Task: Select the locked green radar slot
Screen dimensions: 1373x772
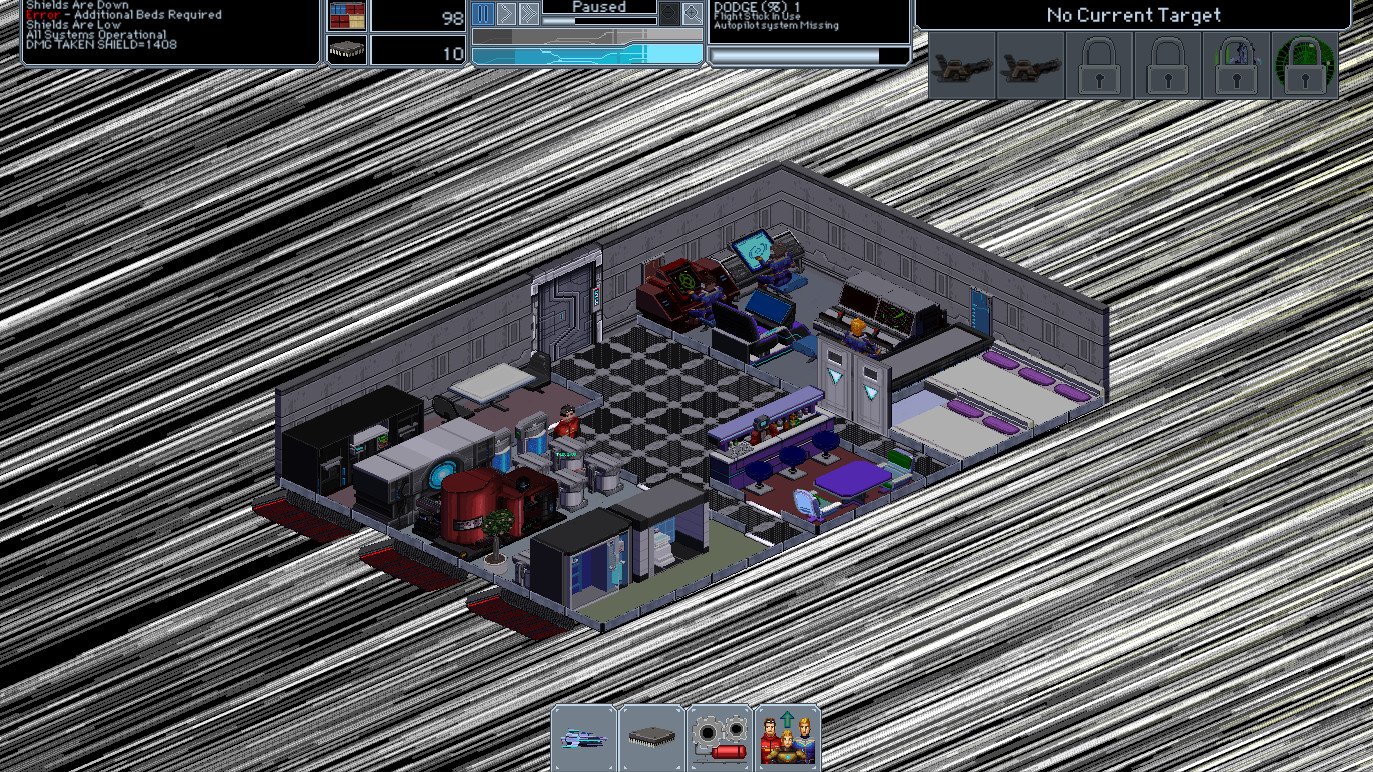Action: tap(1304, 66)
